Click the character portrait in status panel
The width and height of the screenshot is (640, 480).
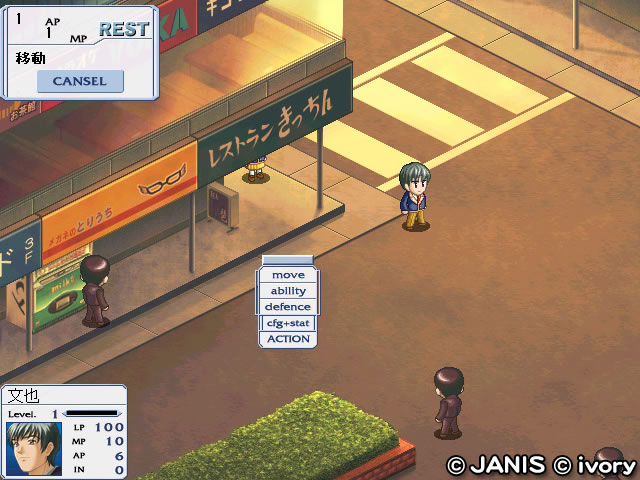[34, 449]
